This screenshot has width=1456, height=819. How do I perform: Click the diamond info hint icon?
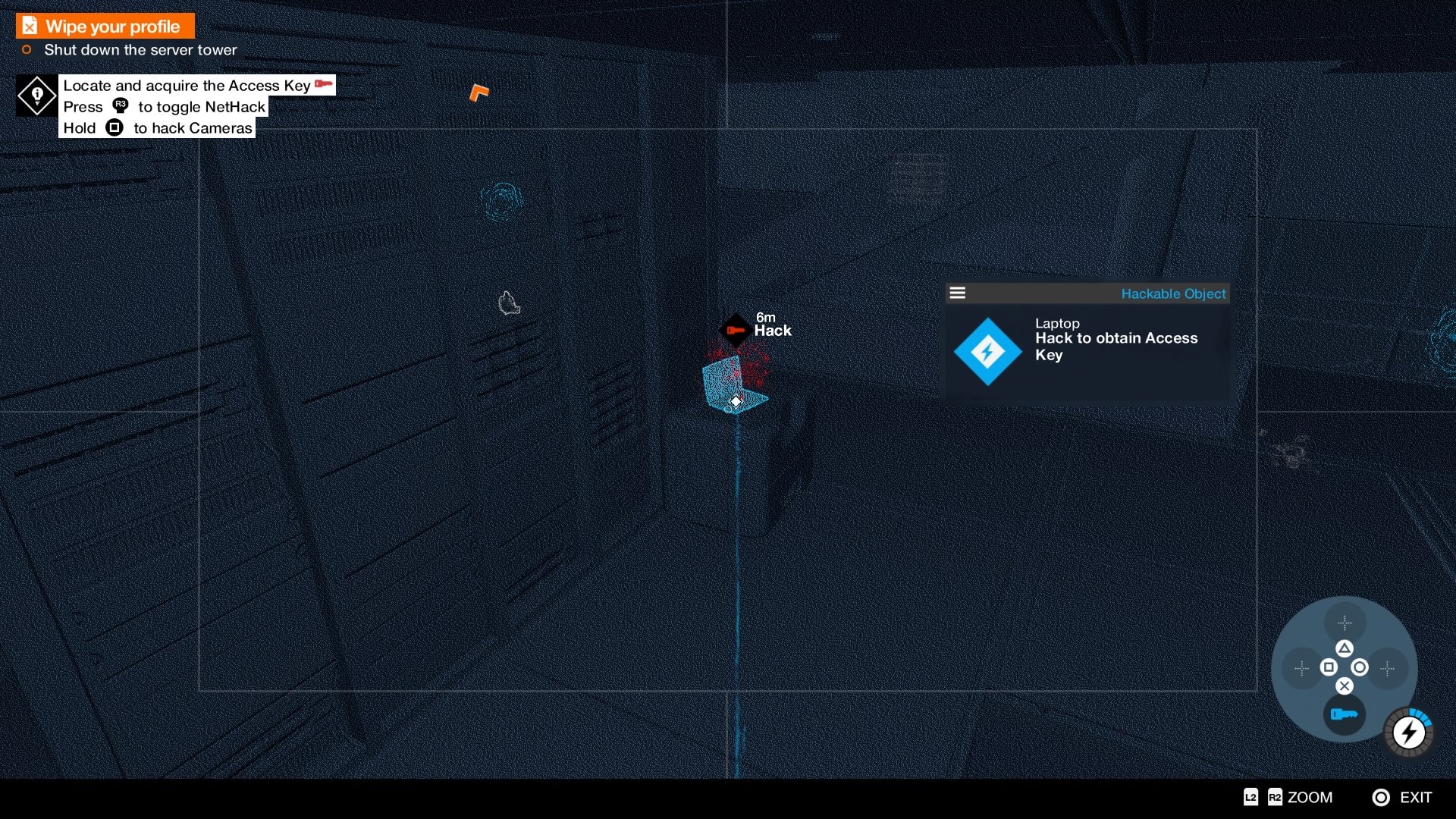coord(36,96)
